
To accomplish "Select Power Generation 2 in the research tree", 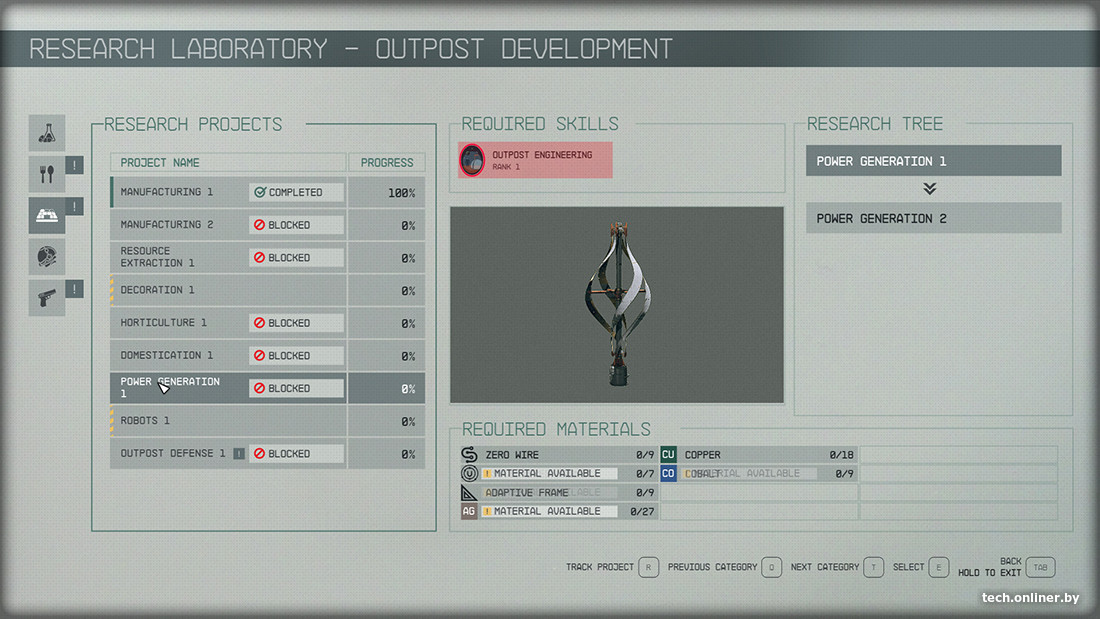I will click(x=933, y=218).
